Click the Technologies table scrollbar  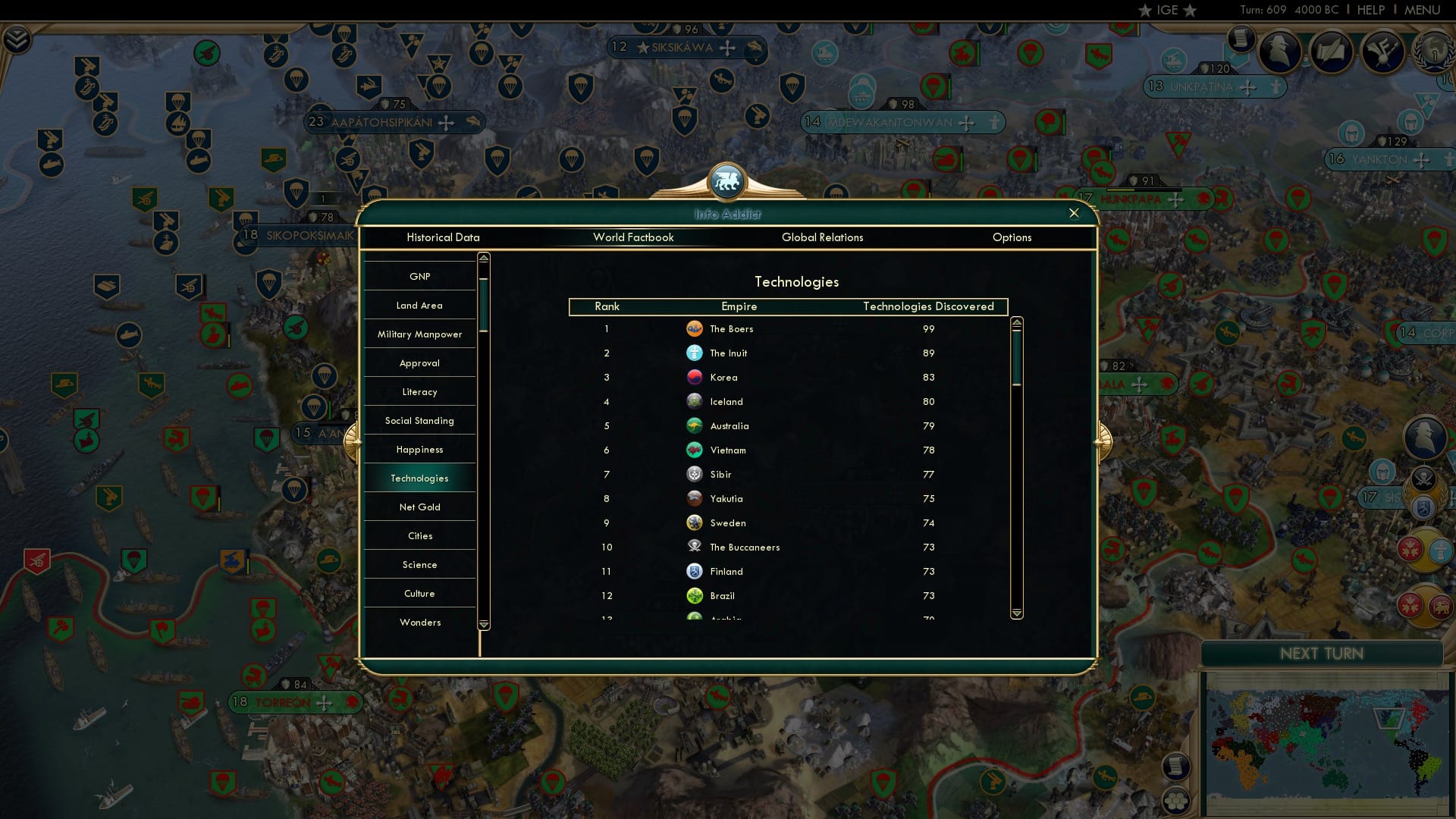[x=1016, y=356]
